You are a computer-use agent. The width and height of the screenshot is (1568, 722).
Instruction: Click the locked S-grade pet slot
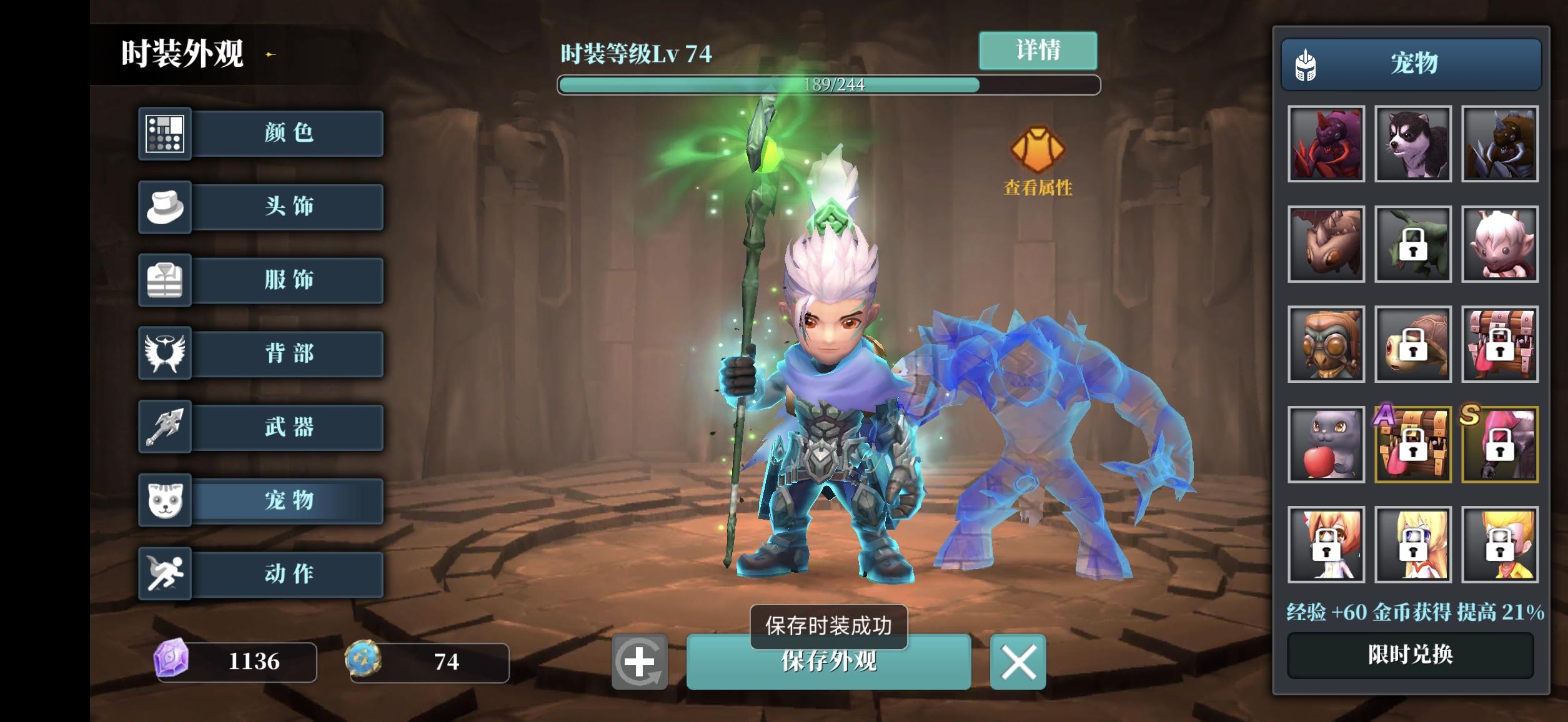tap(1500, 445)
